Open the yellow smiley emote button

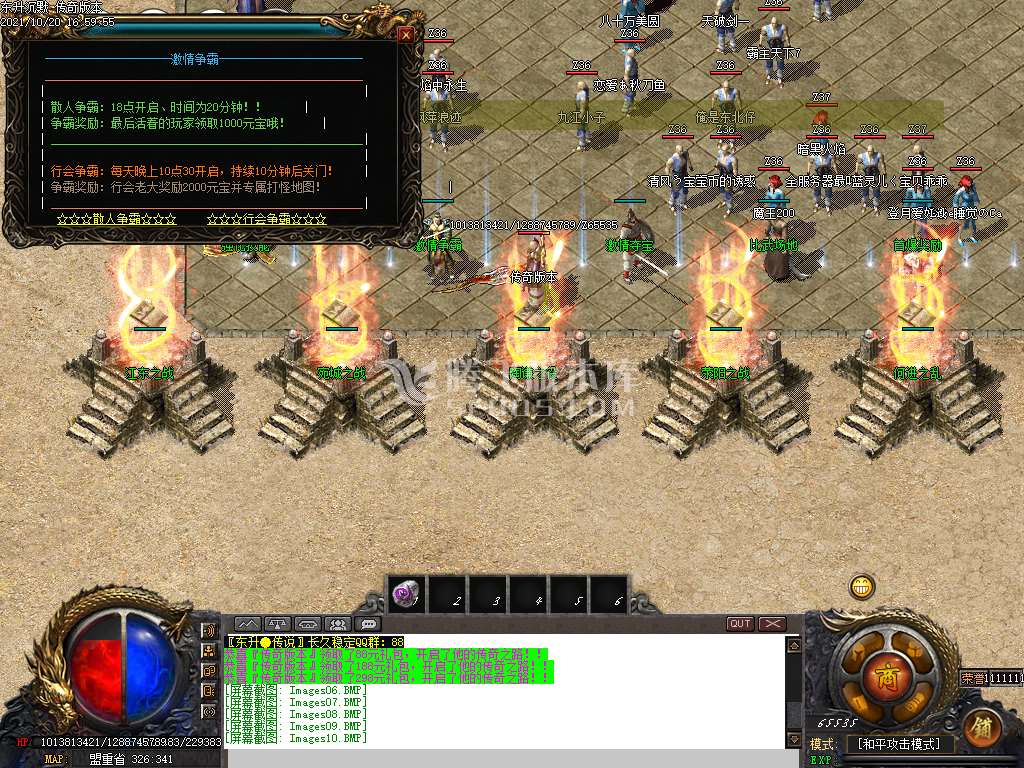tap(862, 587)
